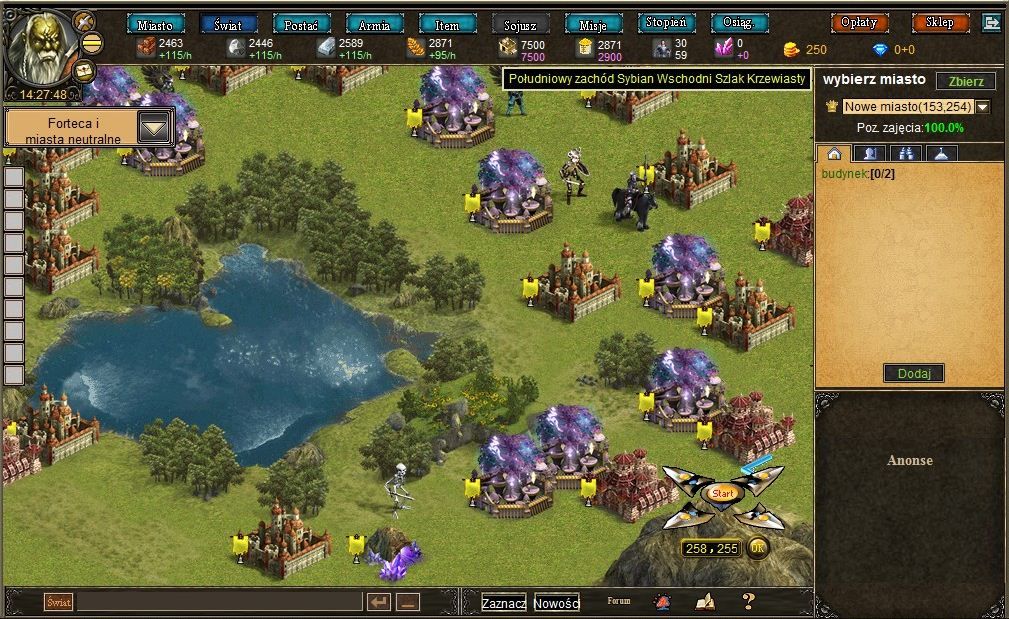Image resolution: width=1009 pixels, height=619 pixels.
Task: Open the Miasto menu
Action: click(x=155, y=24)
